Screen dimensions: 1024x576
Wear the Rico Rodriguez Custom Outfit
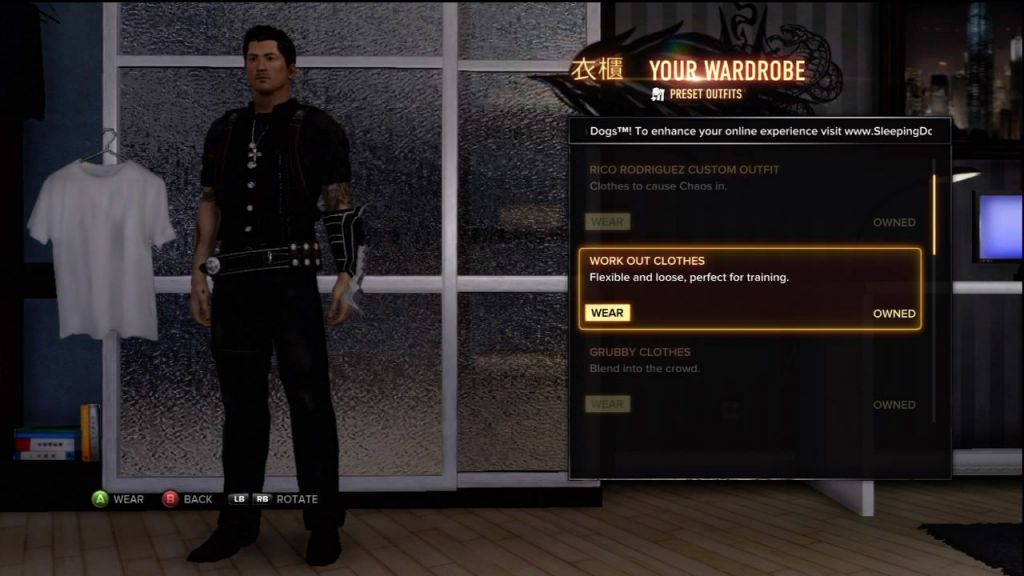click(607, 222)
